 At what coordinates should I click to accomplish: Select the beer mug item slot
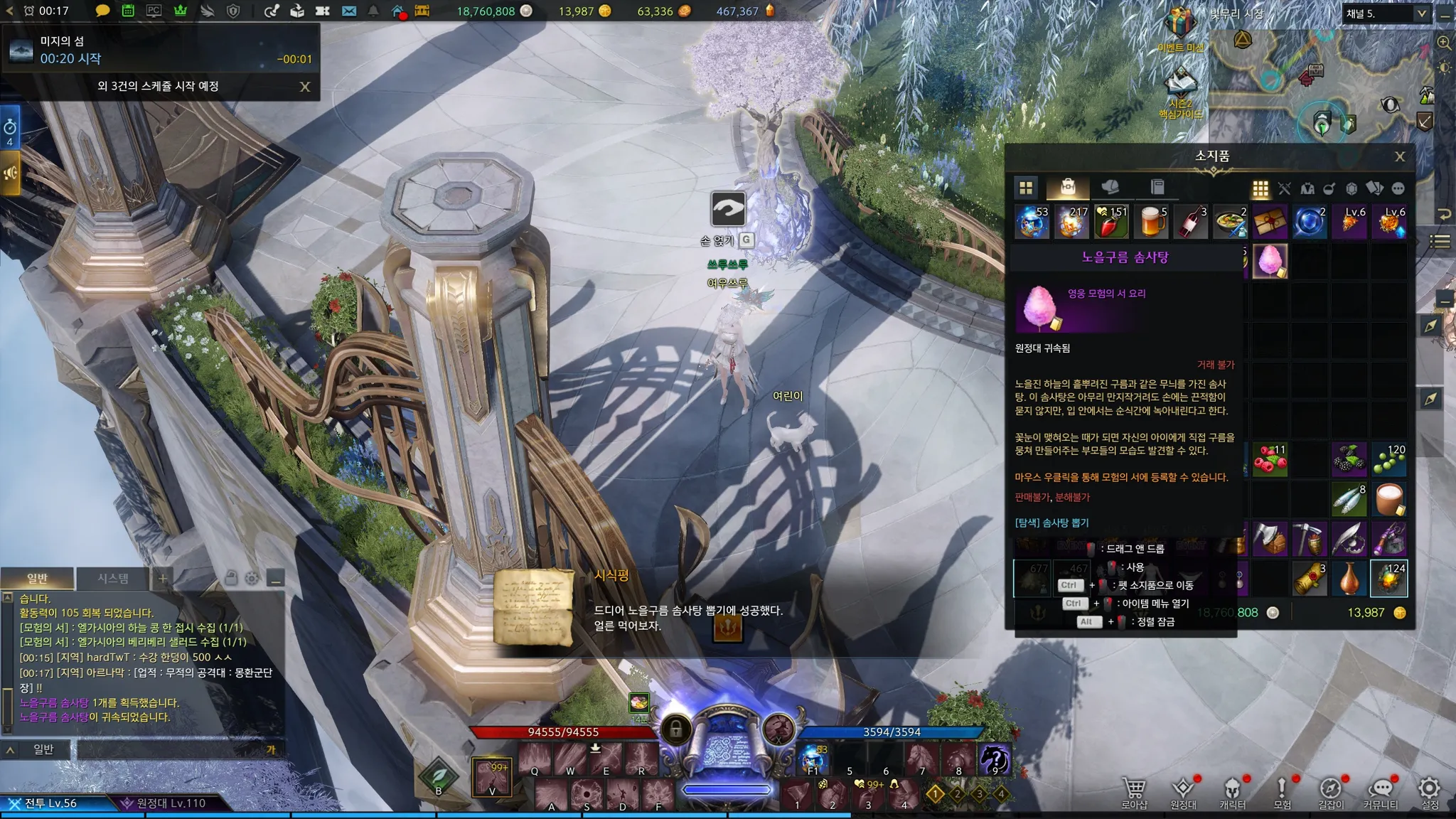[x=1151, y=222]
